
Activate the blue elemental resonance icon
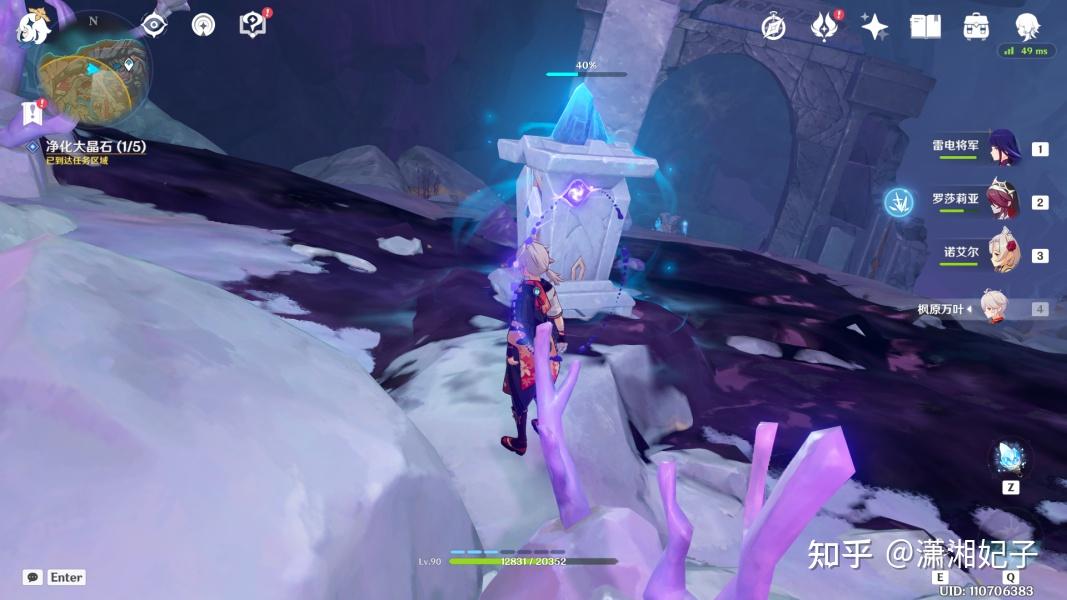click(899, 203)
